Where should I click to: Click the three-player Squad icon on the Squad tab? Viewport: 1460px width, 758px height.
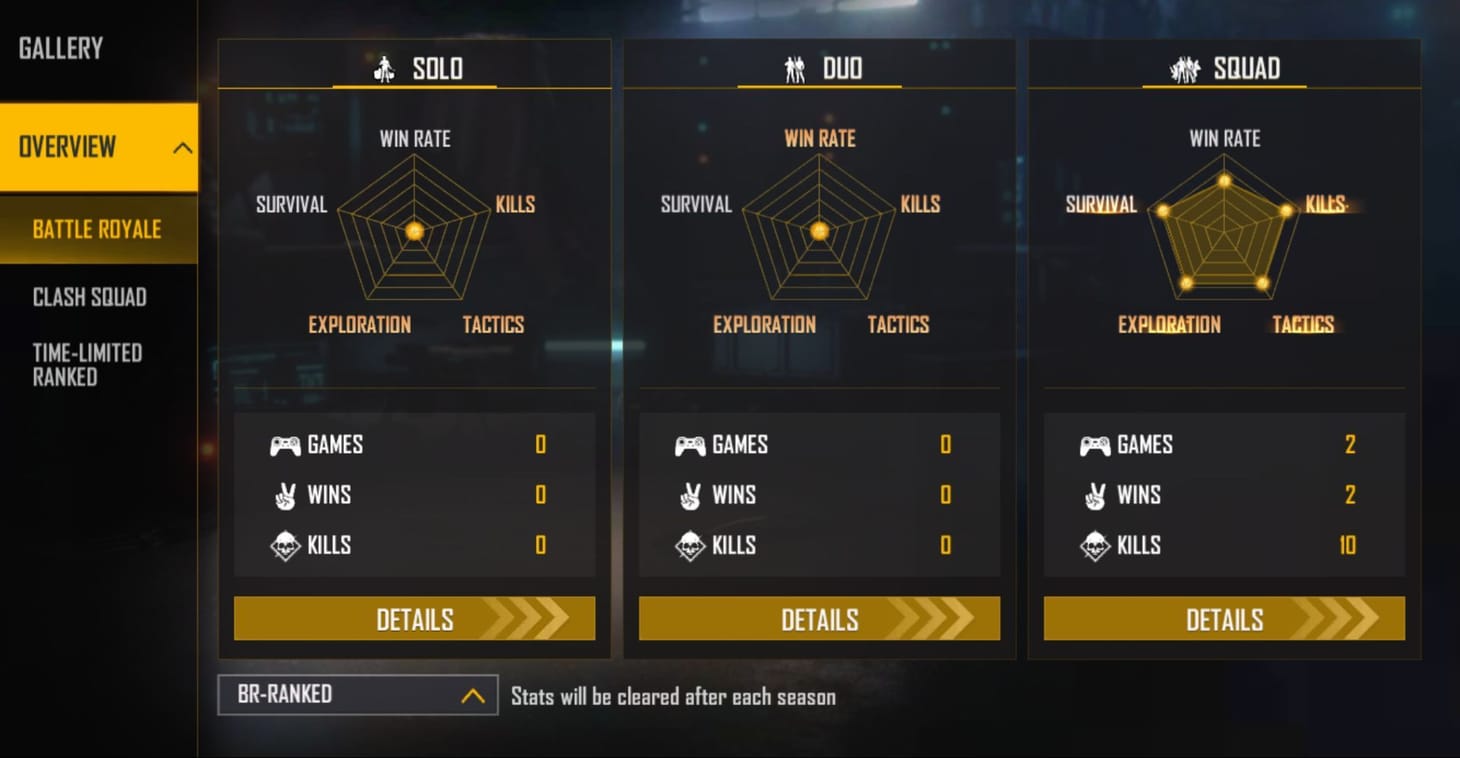pyautogui.click(x=1184, y=69)
